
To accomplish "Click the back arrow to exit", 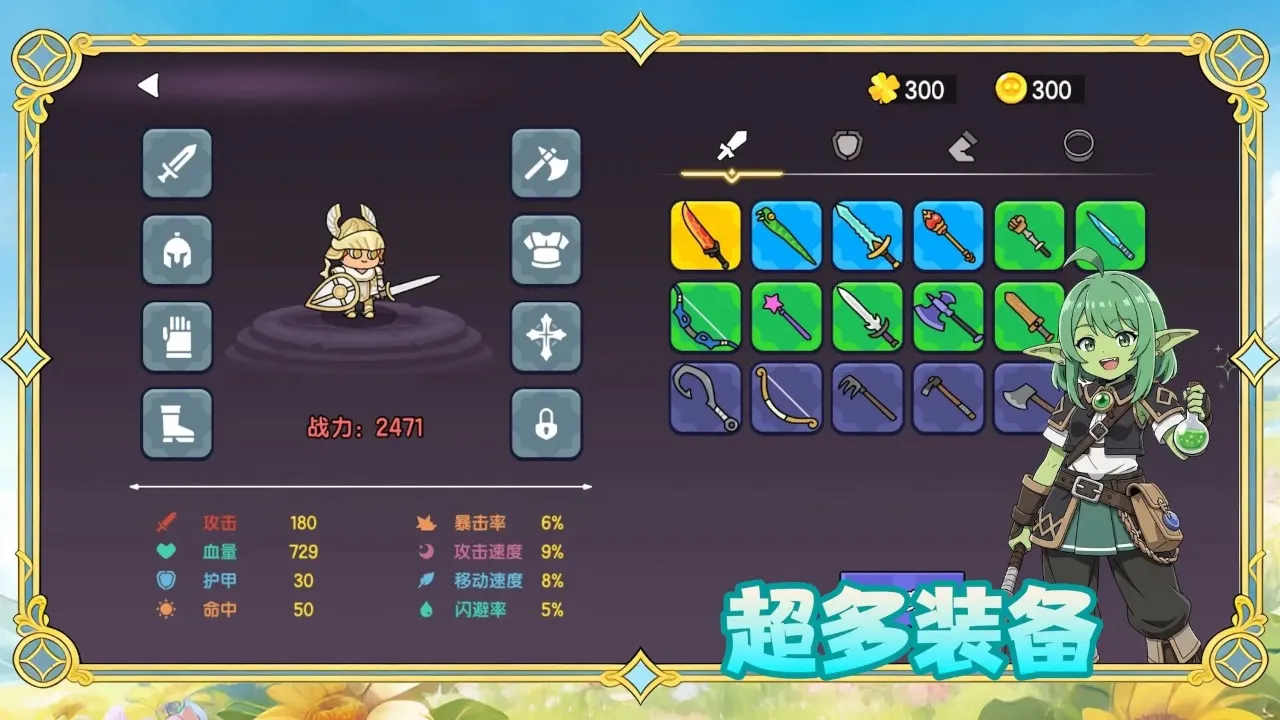I will click(148, 86).
